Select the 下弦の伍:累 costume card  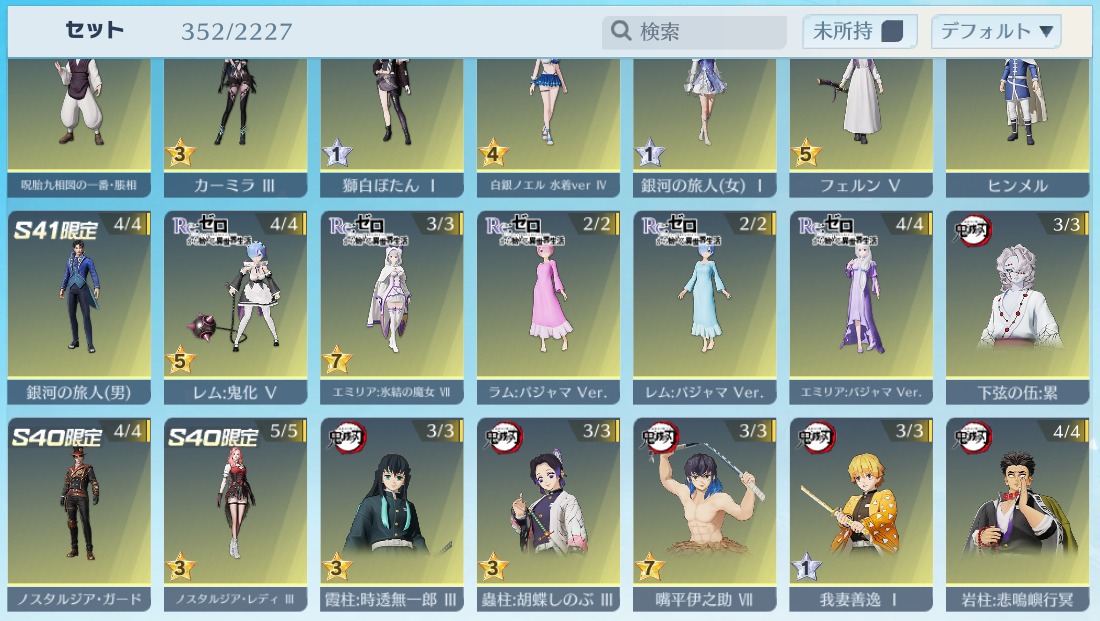(x=1017, y=305)
